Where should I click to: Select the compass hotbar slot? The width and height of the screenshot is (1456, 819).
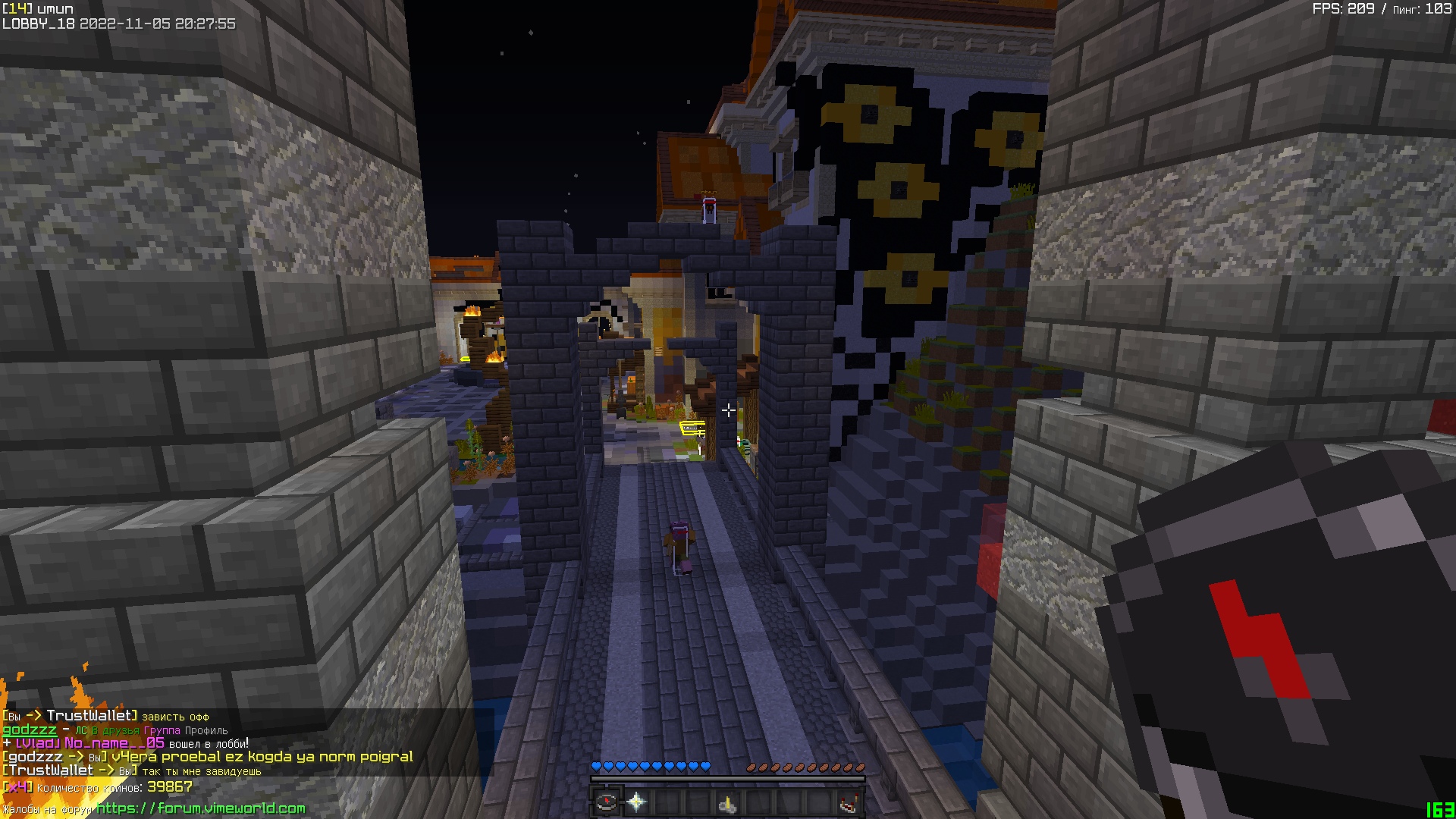[x=606, y=802]
